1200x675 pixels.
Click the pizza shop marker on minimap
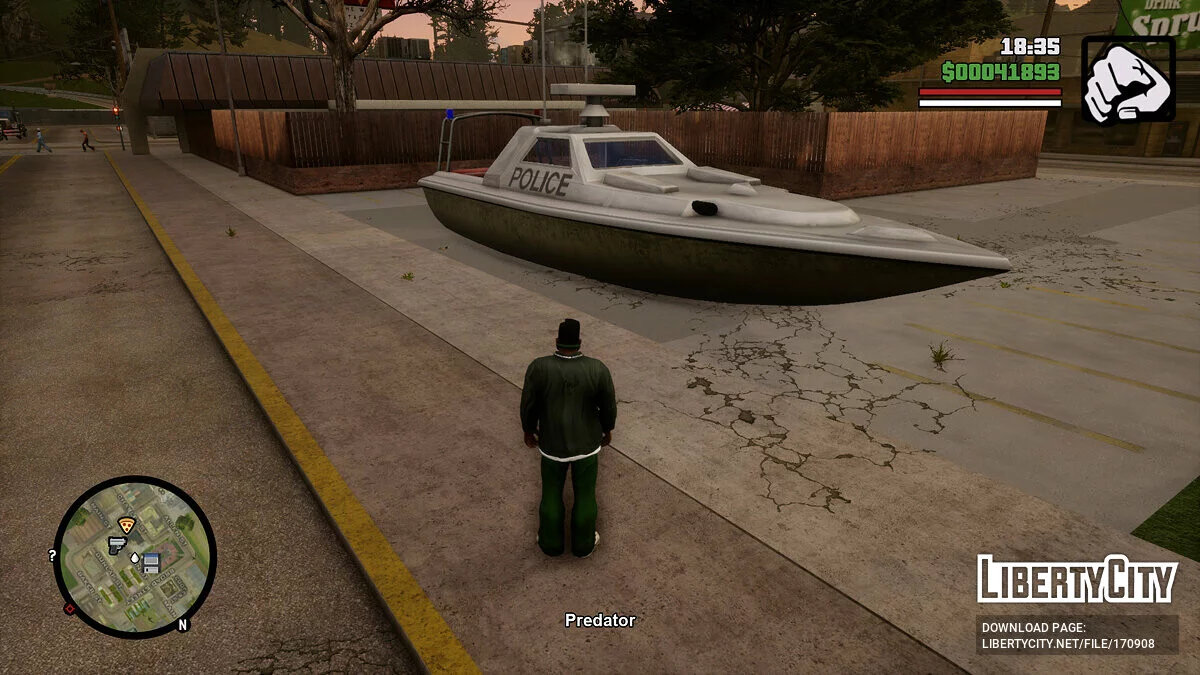click(x=126, y=525)
